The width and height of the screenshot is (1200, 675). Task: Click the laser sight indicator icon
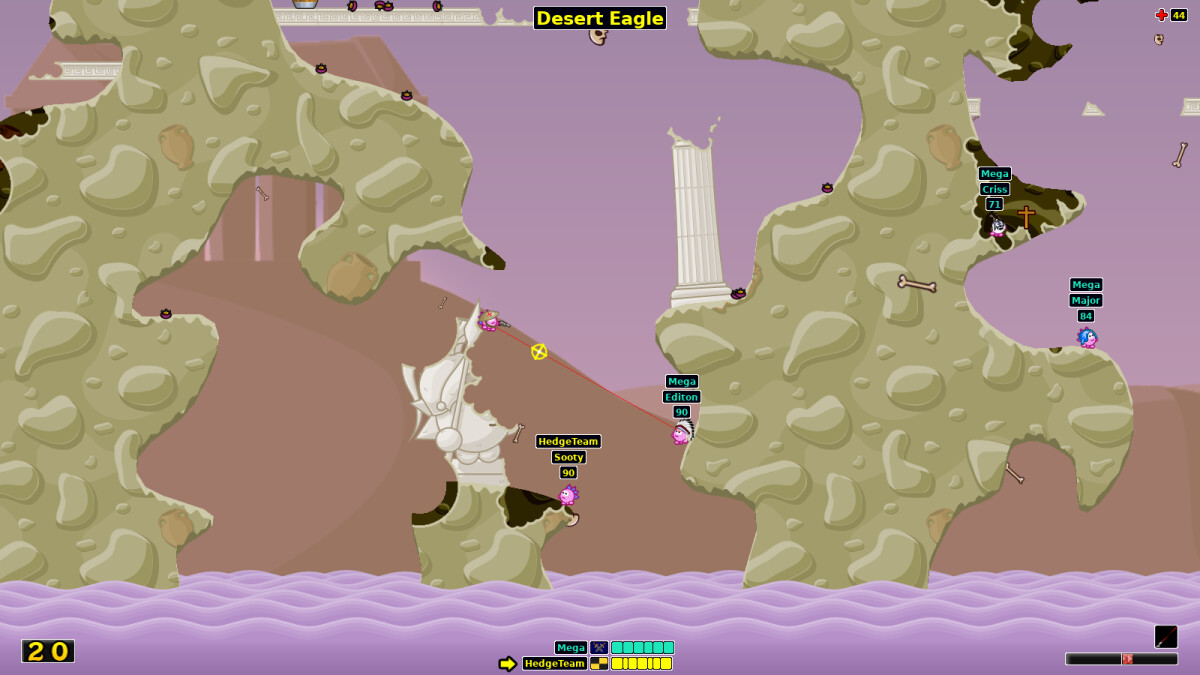click(x=1166, y=637)
